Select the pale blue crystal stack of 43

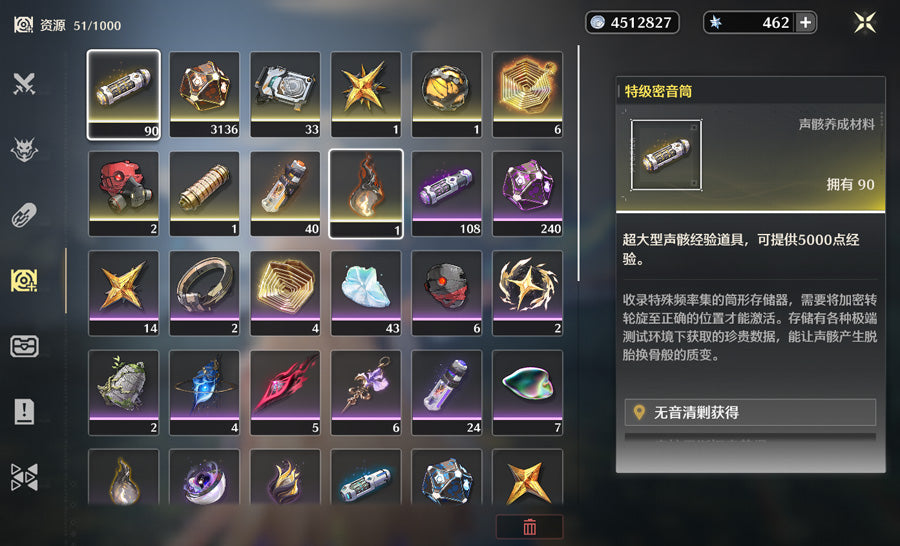pyautogui.click(x=366, y=293)
